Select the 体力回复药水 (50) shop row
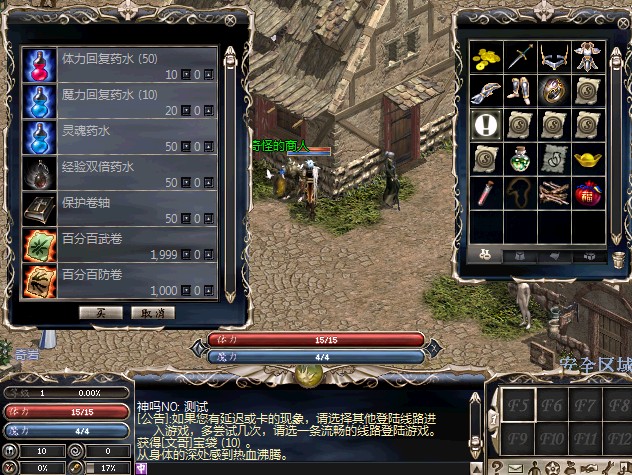The width and height of the screenshot is (632, 475). point(118,66)
